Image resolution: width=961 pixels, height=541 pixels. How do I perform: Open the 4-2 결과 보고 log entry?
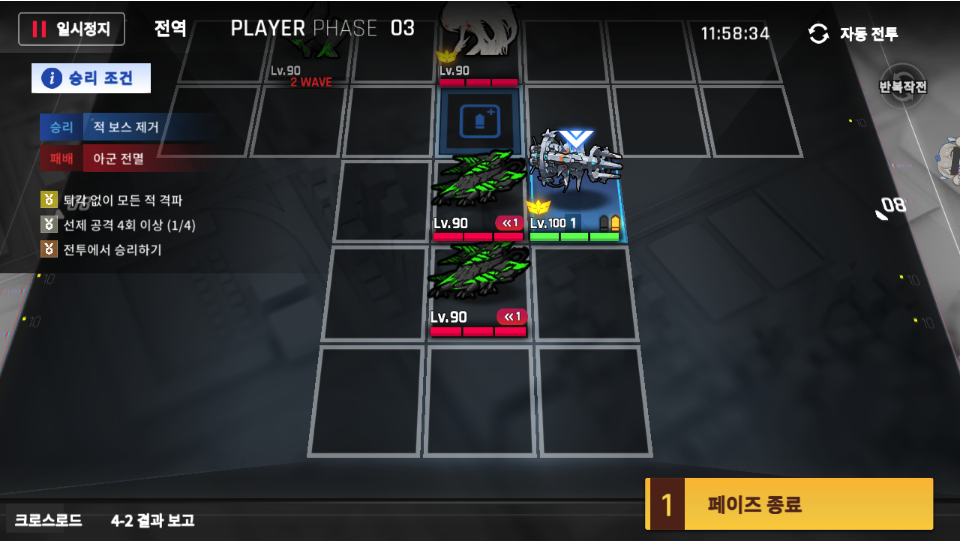click(152, 521)
